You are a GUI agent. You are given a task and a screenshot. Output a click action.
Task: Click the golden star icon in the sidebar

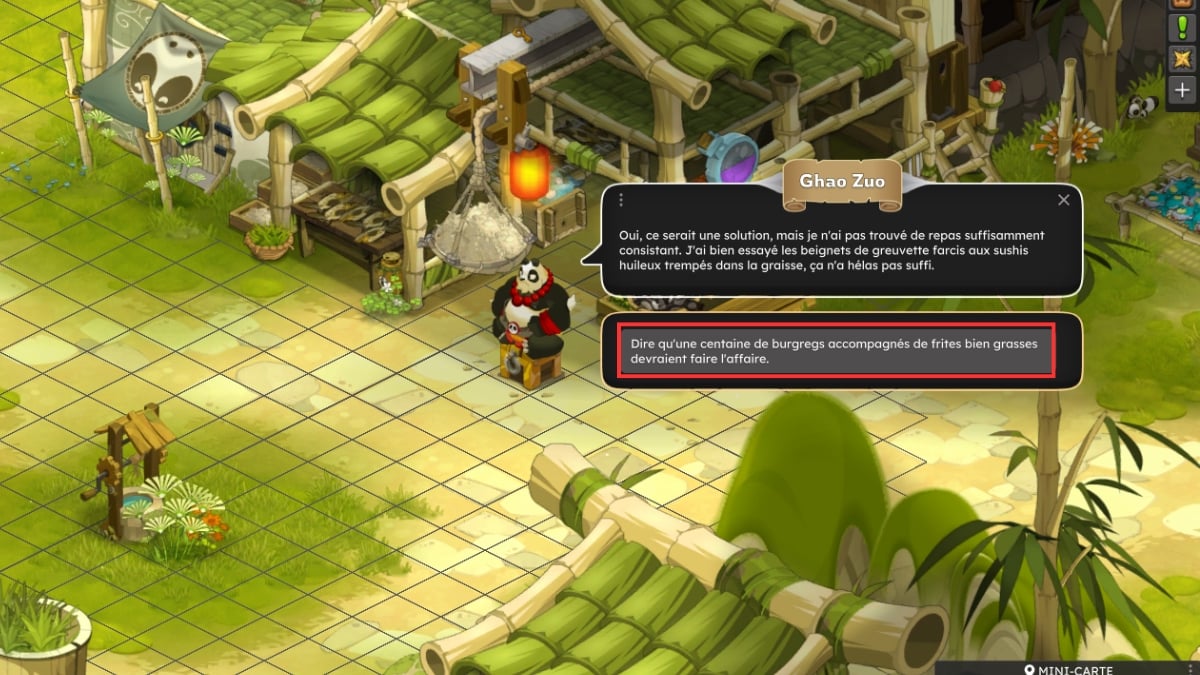pos(1183,58)
